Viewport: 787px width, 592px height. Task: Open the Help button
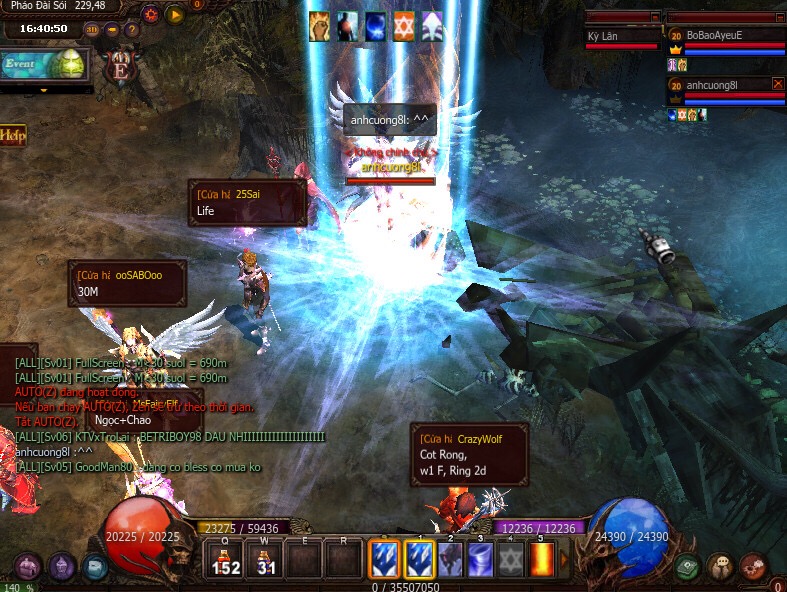point(13,135)
